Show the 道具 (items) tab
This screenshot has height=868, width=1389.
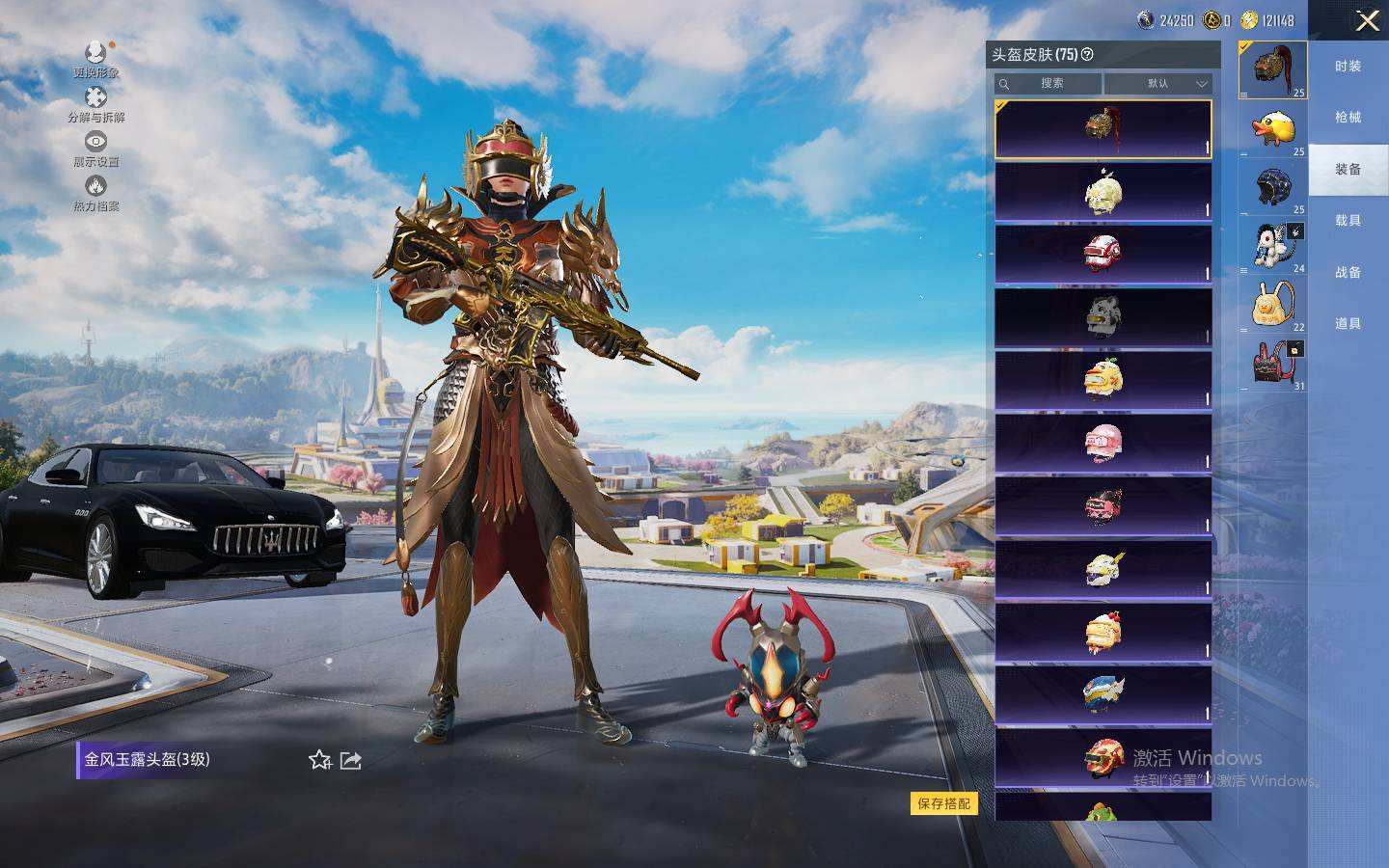pos(1348,324)
